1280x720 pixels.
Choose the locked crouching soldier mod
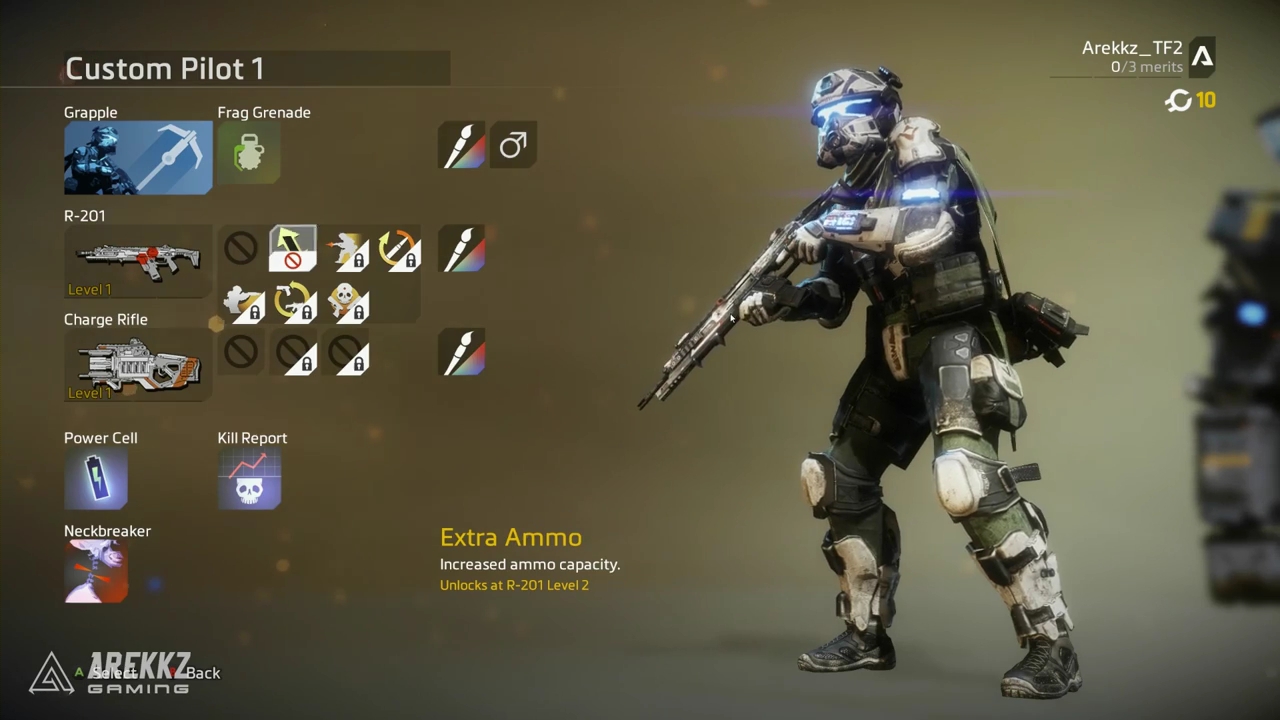coord(242,302)
